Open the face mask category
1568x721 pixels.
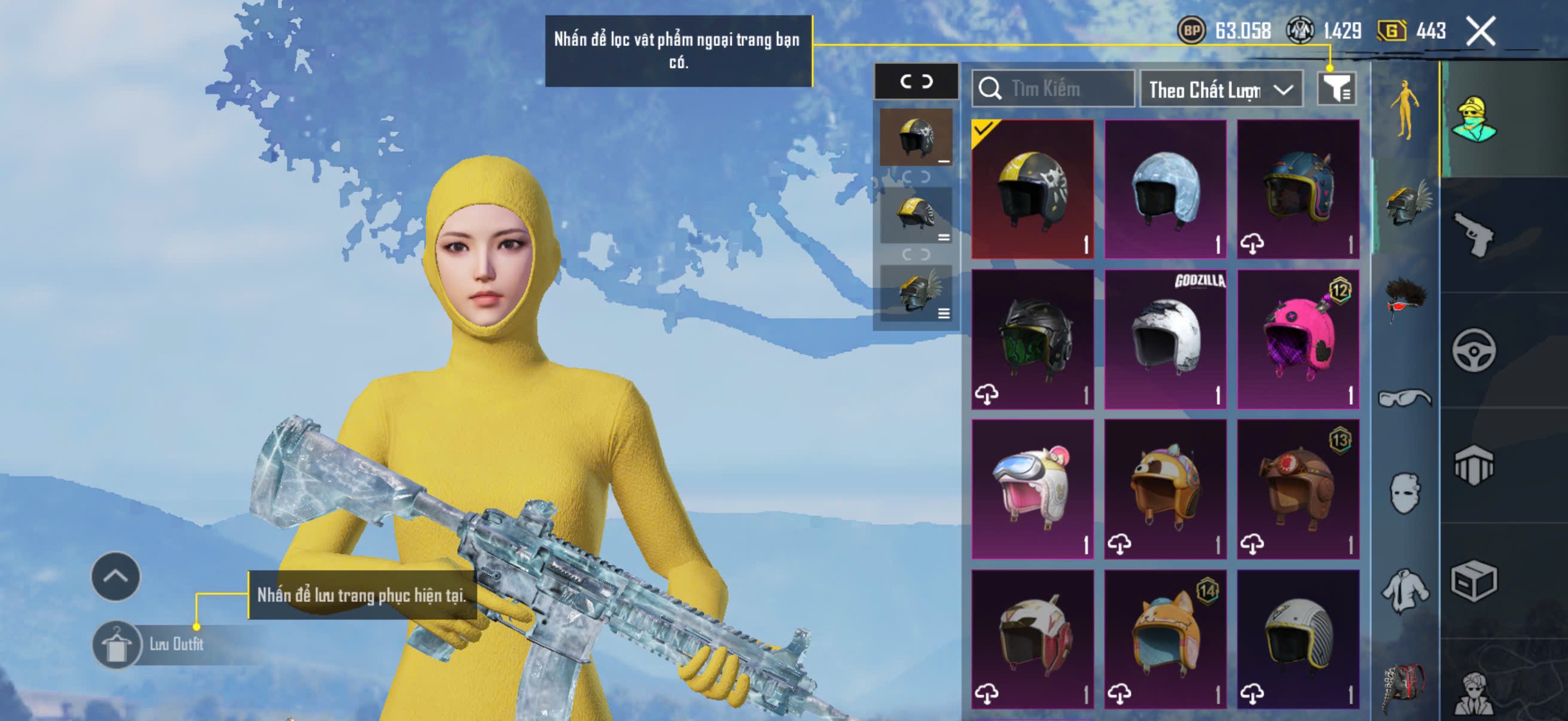[1404, 493]
